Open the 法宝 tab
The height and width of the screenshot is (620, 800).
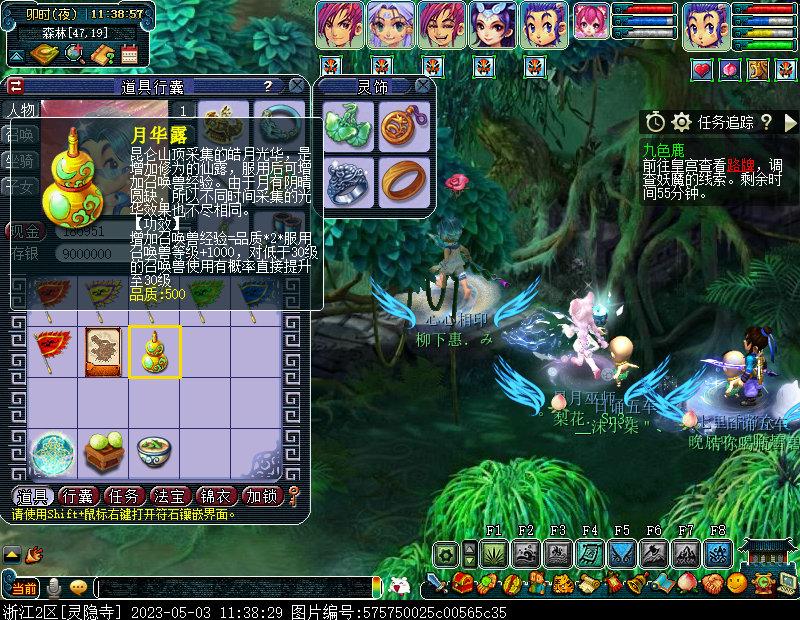point(169,496)
